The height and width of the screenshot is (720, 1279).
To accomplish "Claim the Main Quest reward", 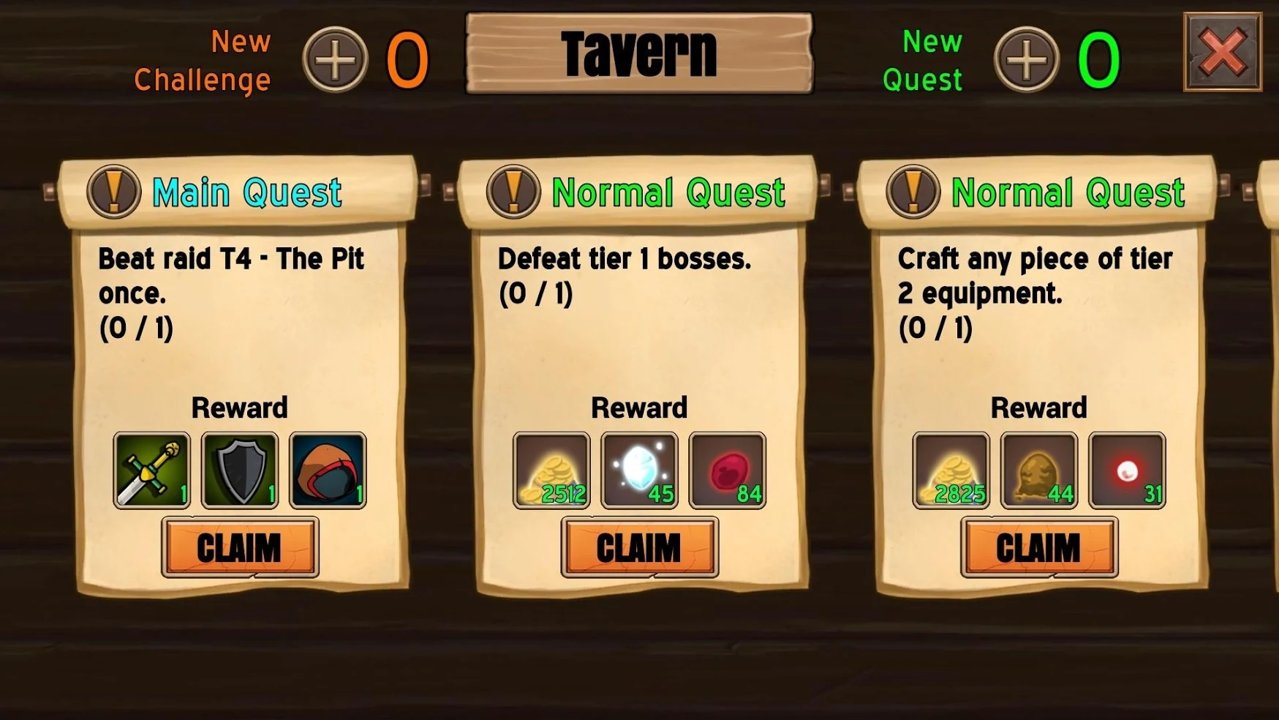I will [240, 548].
